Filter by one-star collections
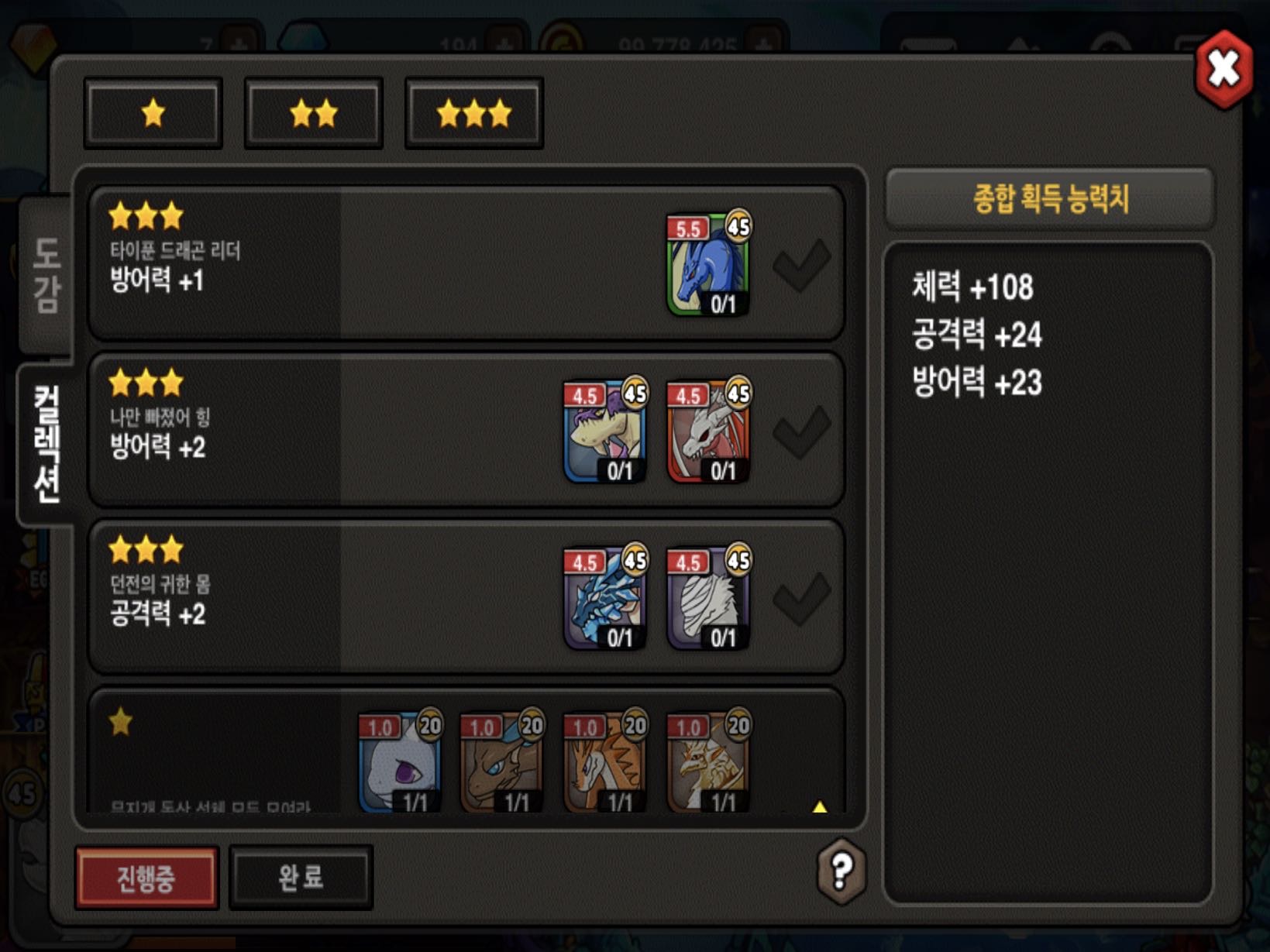1270x952 pixels. [x=153, y=113]
